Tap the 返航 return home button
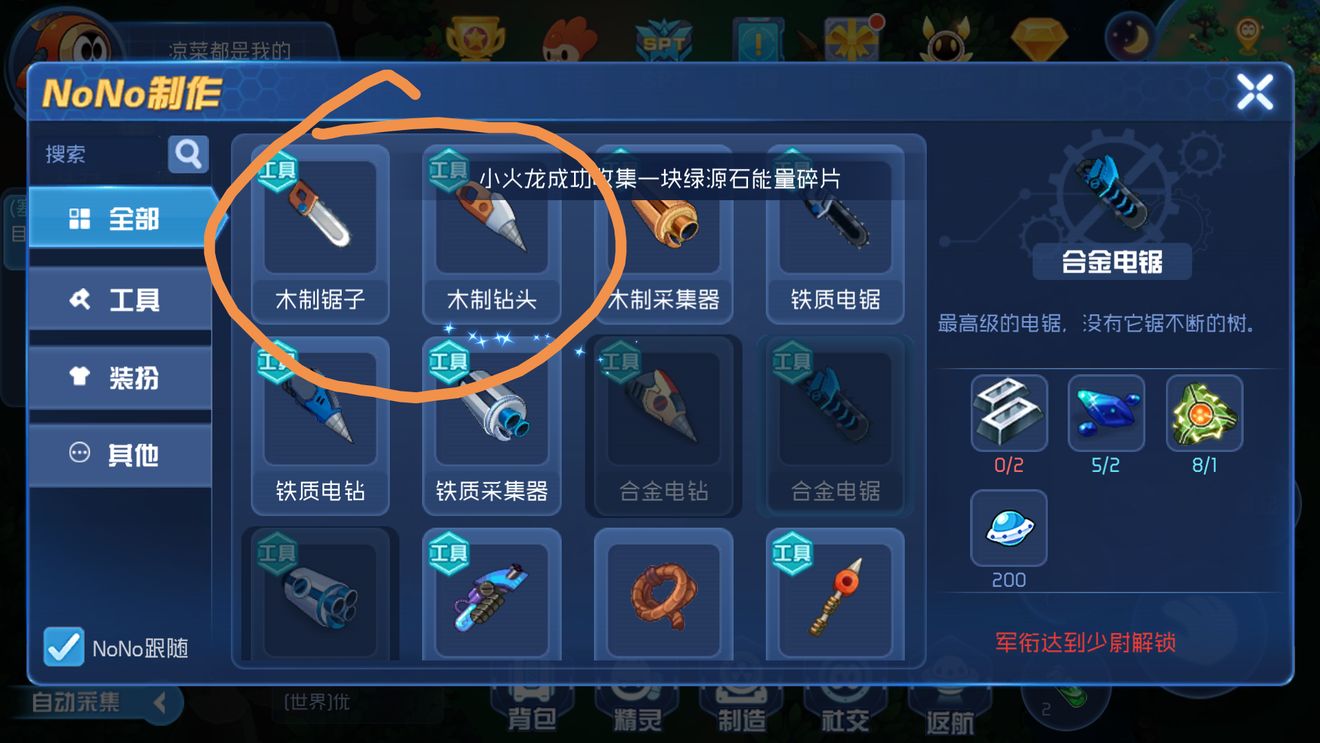Image resolution: width=1320 pixels, height=743 pixels. point(948,710)
